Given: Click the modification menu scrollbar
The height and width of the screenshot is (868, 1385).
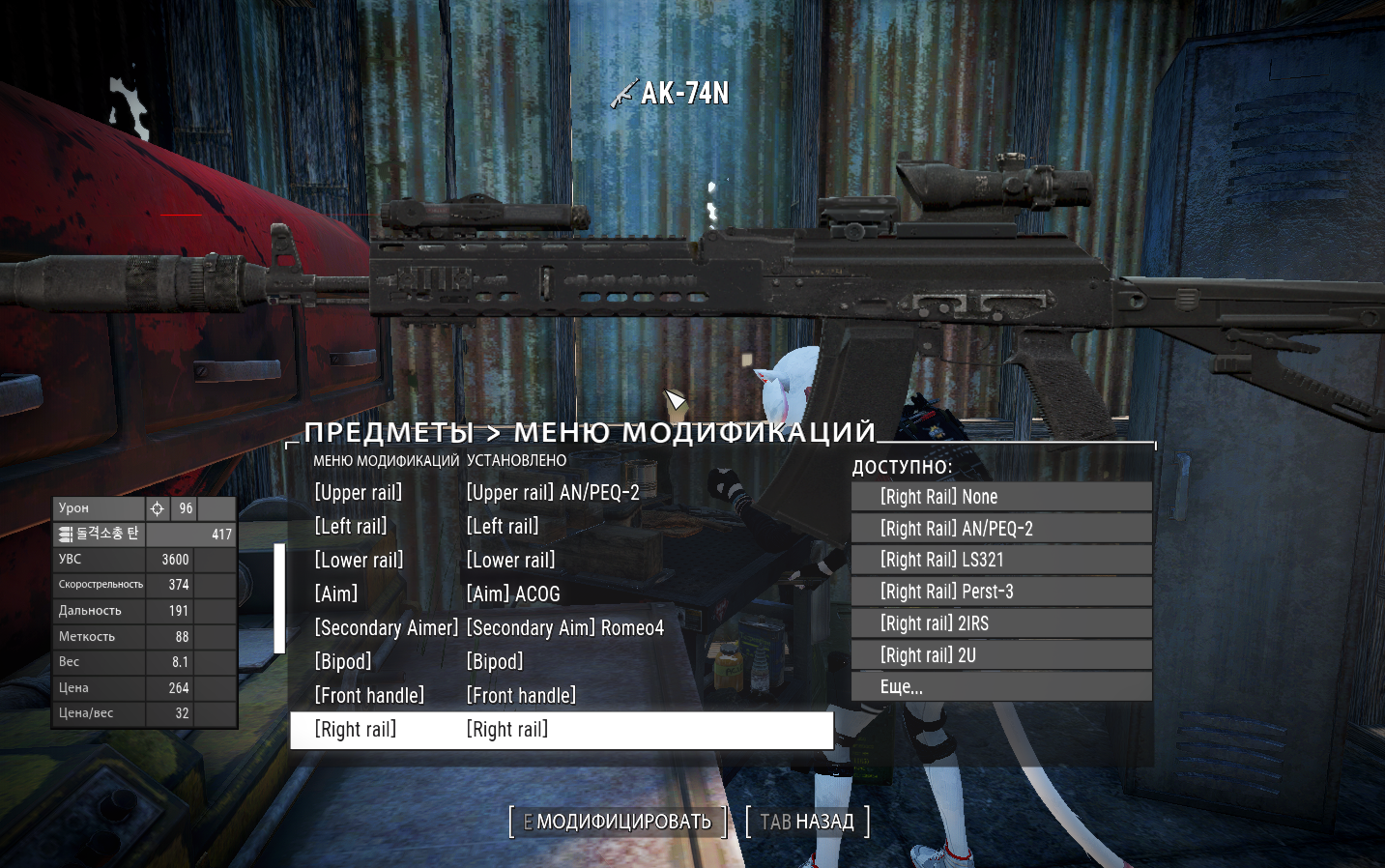Looking at the screenshot, I should click(x=279, y=594).
